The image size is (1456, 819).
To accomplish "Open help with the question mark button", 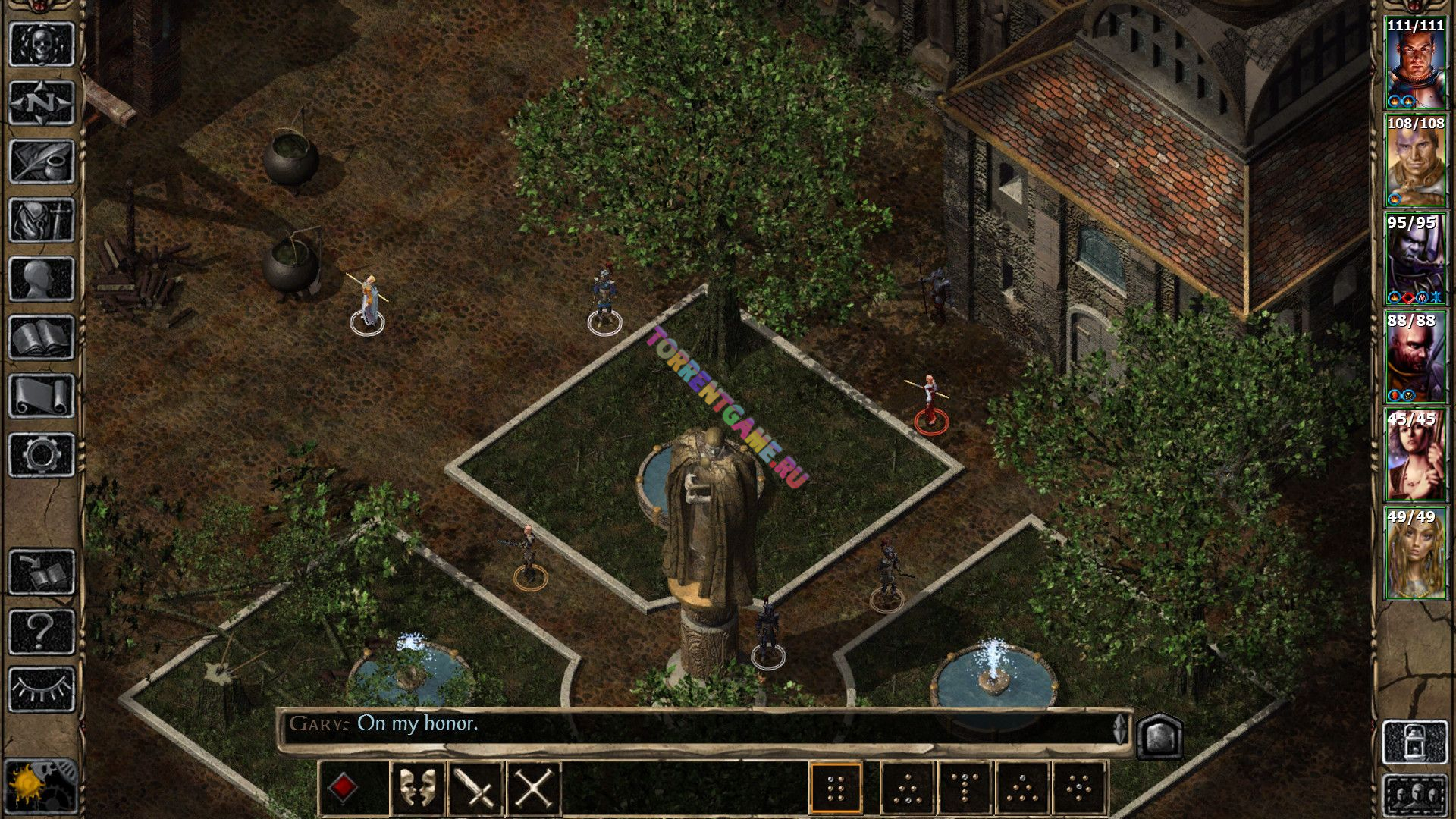I will pos(42,631).
